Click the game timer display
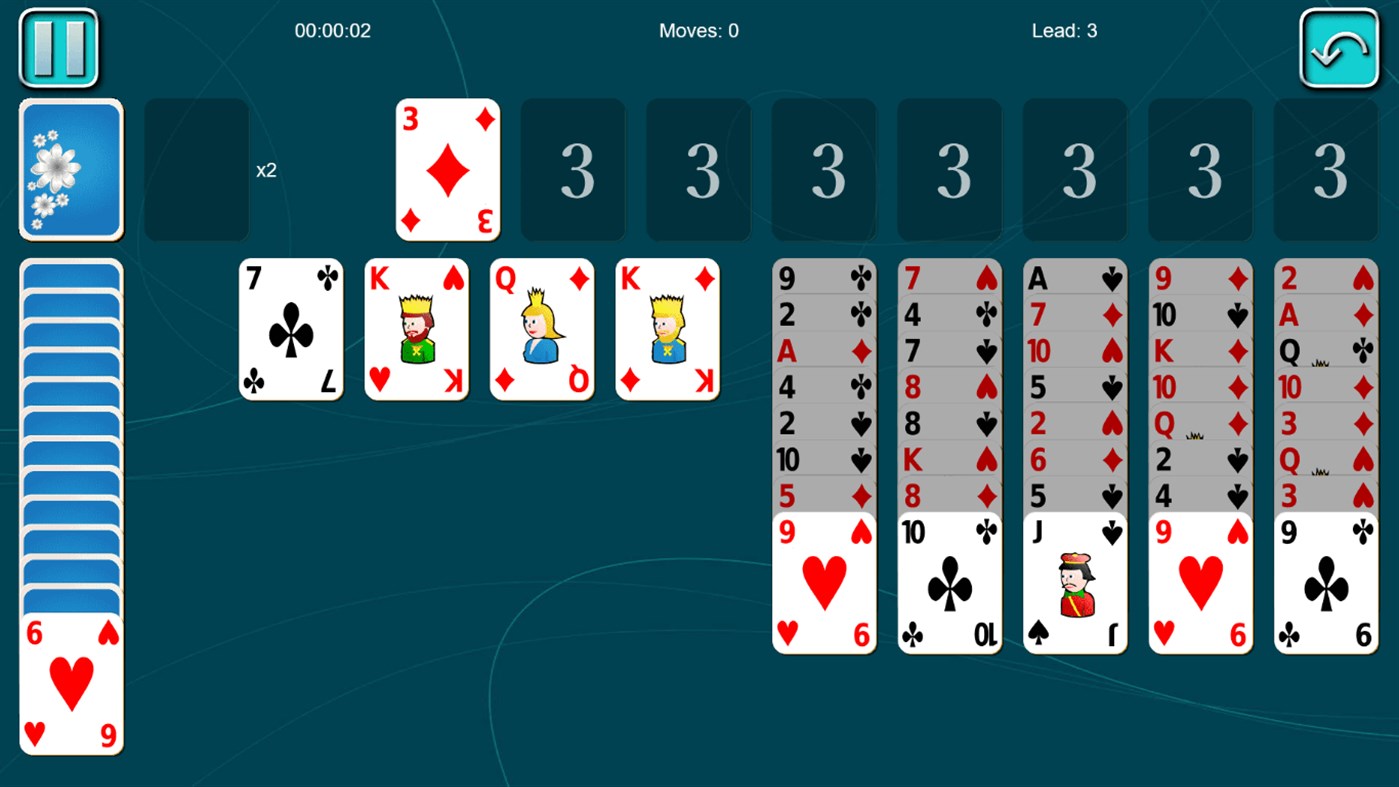The width and height of the screenshot is (1399, 787). click(x=332, y=30)
